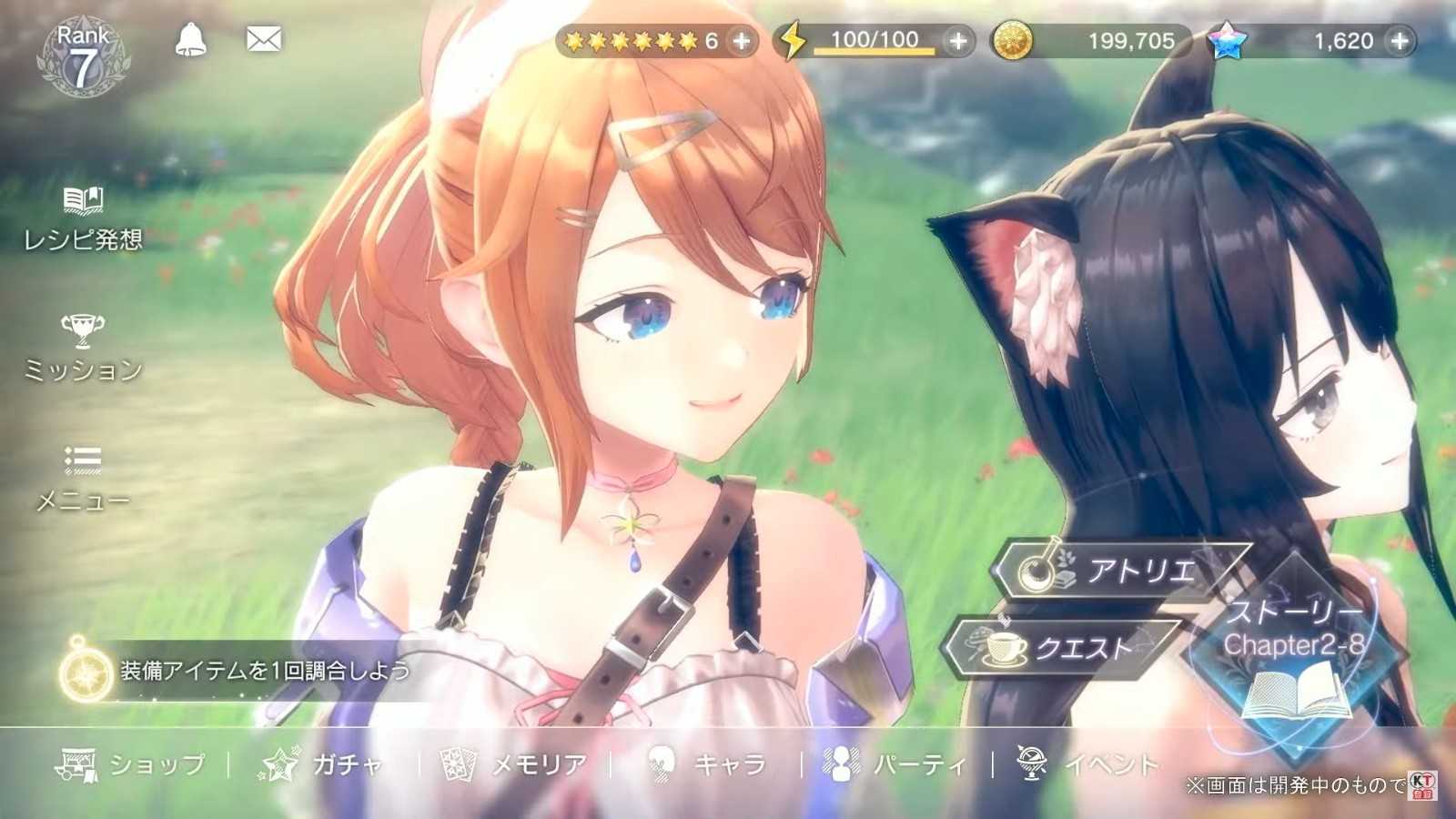Image resolution: width=1456 pixels, height=819 pixels.
Task: Continue ストーリー Chapter2-8
Action: pos(1295,650)
